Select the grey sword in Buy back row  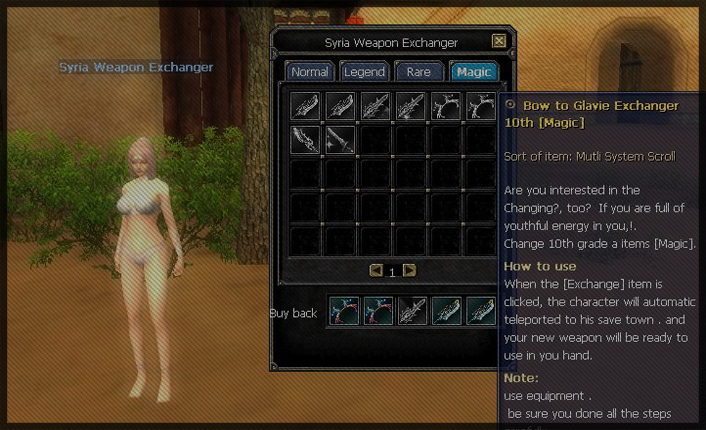(412, 311)
